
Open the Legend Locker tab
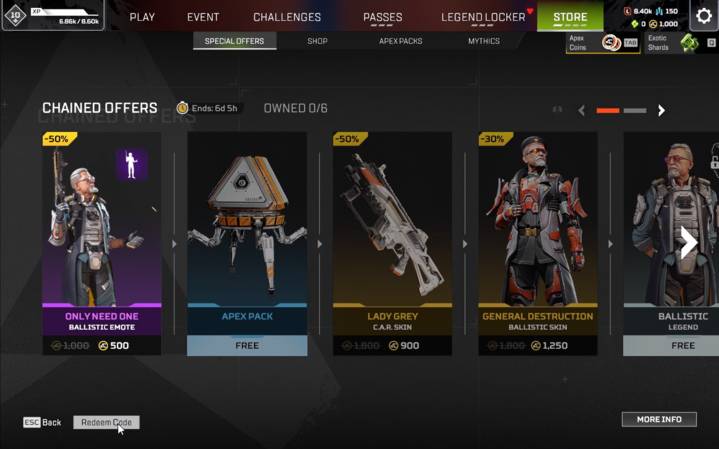click(x=482, y=17)
